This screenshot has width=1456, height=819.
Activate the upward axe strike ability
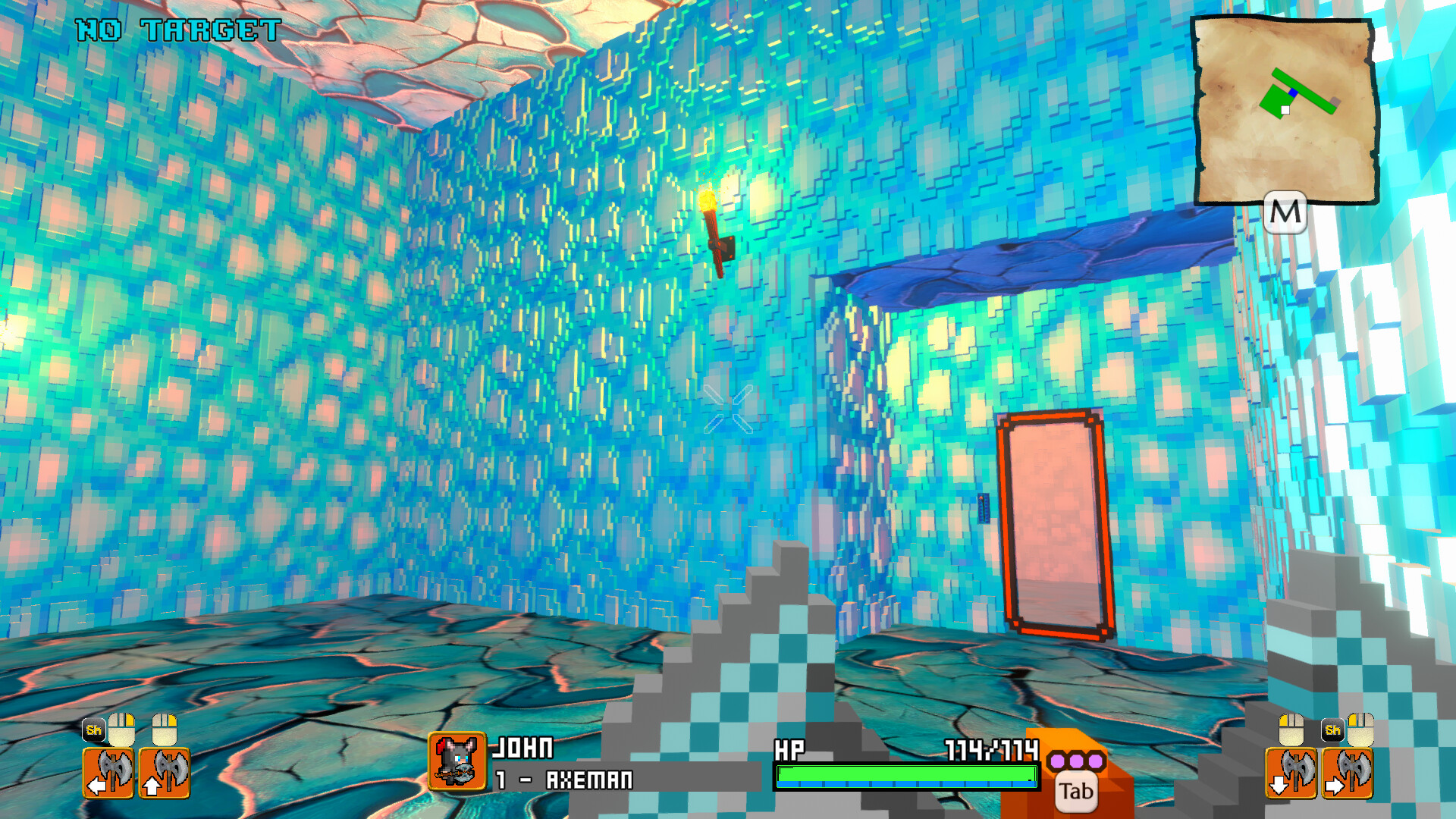pos(165,773)
